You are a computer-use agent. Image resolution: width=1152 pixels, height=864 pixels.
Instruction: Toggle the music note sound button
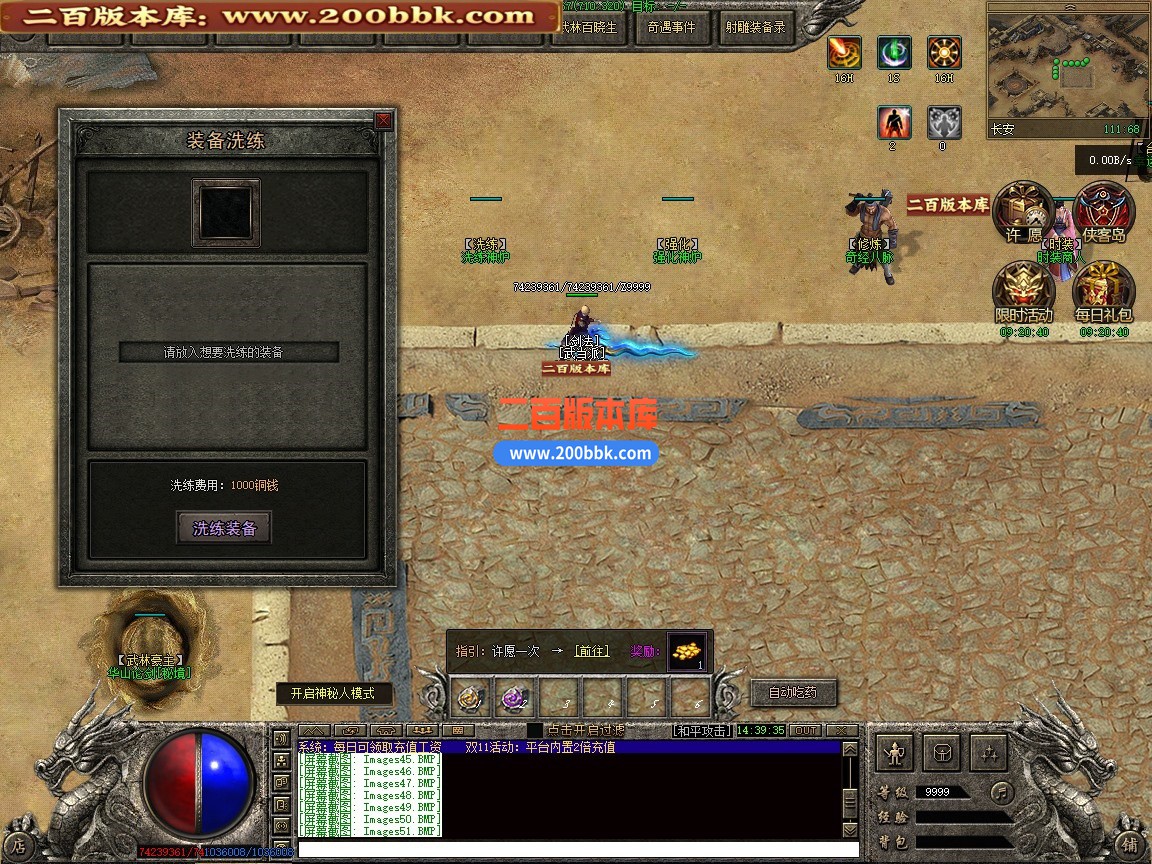click(1001, 792)
